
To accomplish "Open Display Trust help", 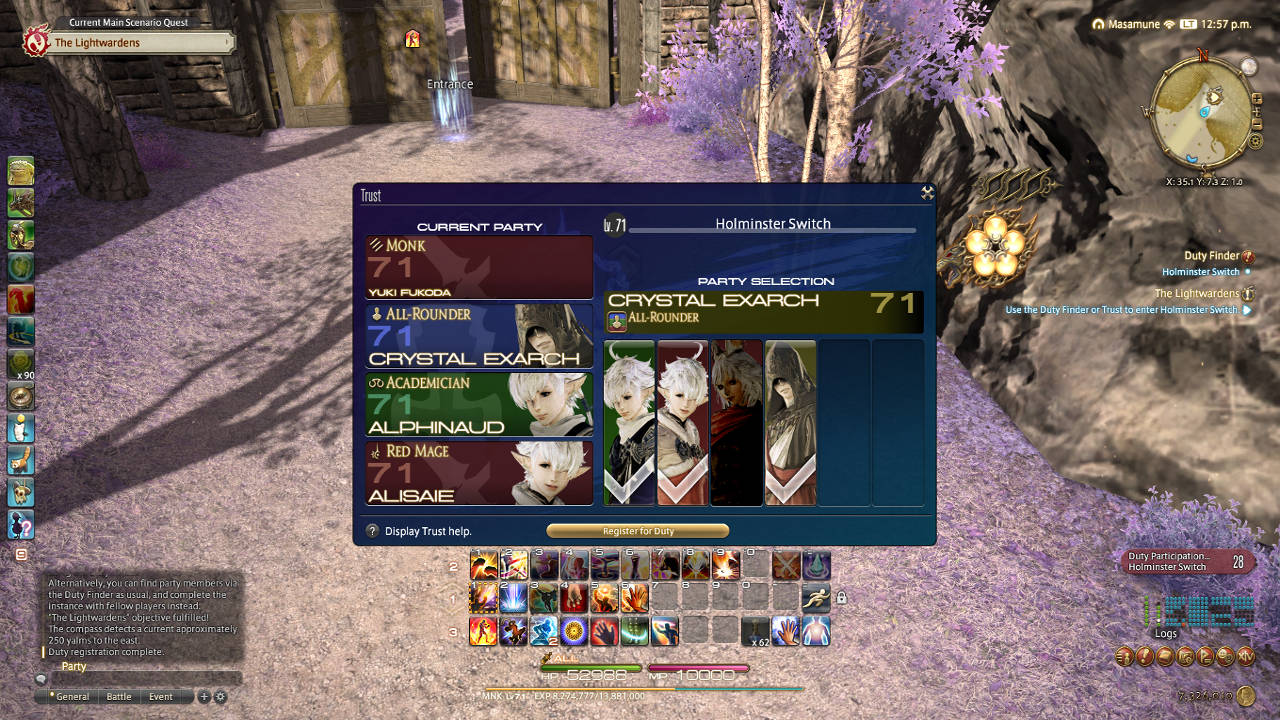I will 372,531.
